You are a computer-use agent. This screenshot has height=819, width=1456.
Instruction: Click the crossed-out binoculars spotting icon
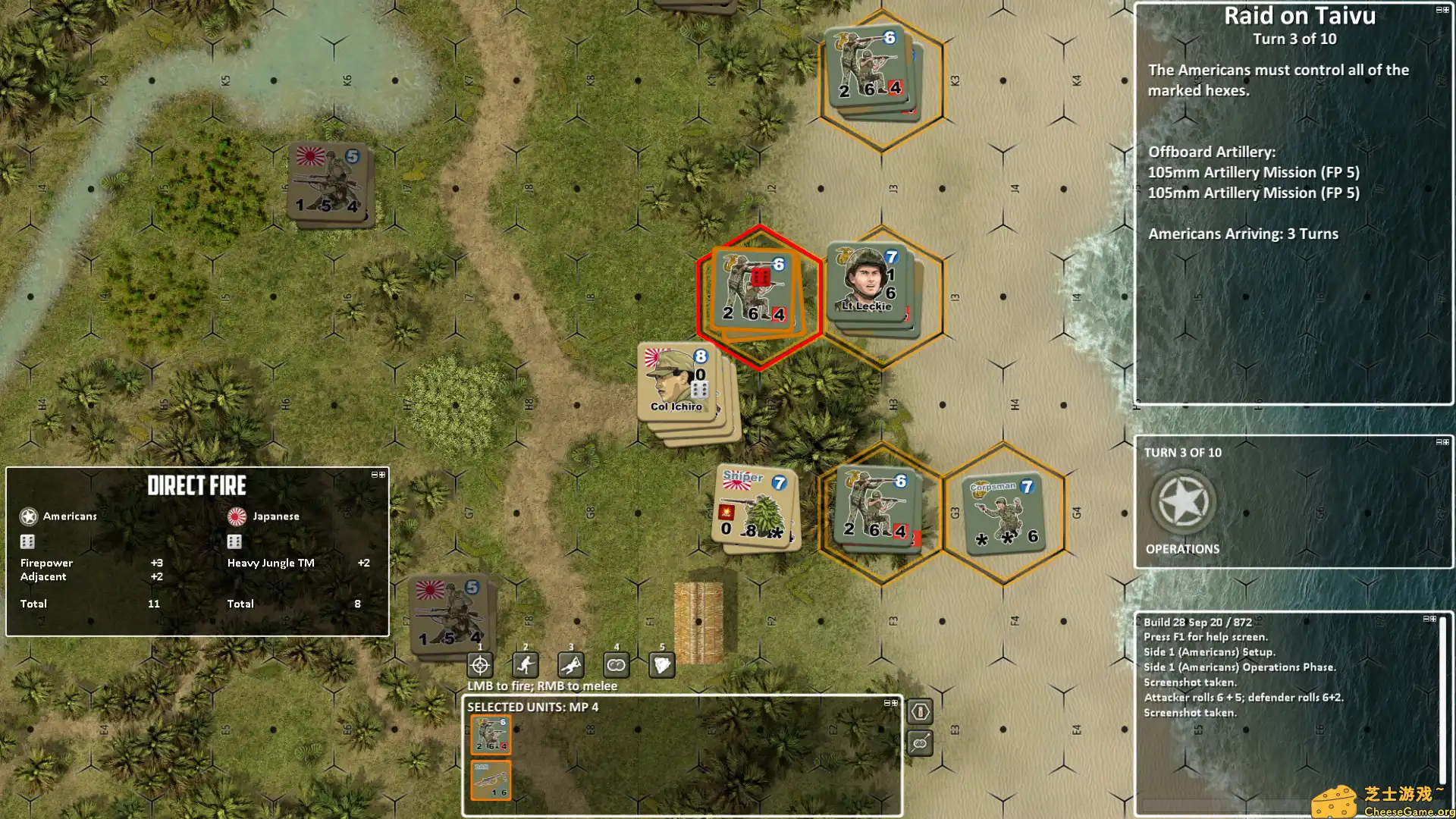coord(920,743)
